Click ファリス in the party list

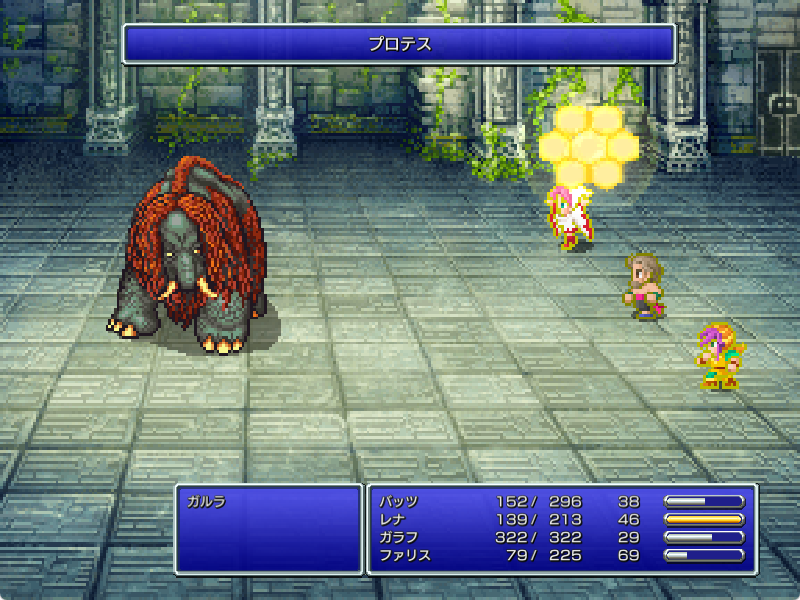coord(405,556)
